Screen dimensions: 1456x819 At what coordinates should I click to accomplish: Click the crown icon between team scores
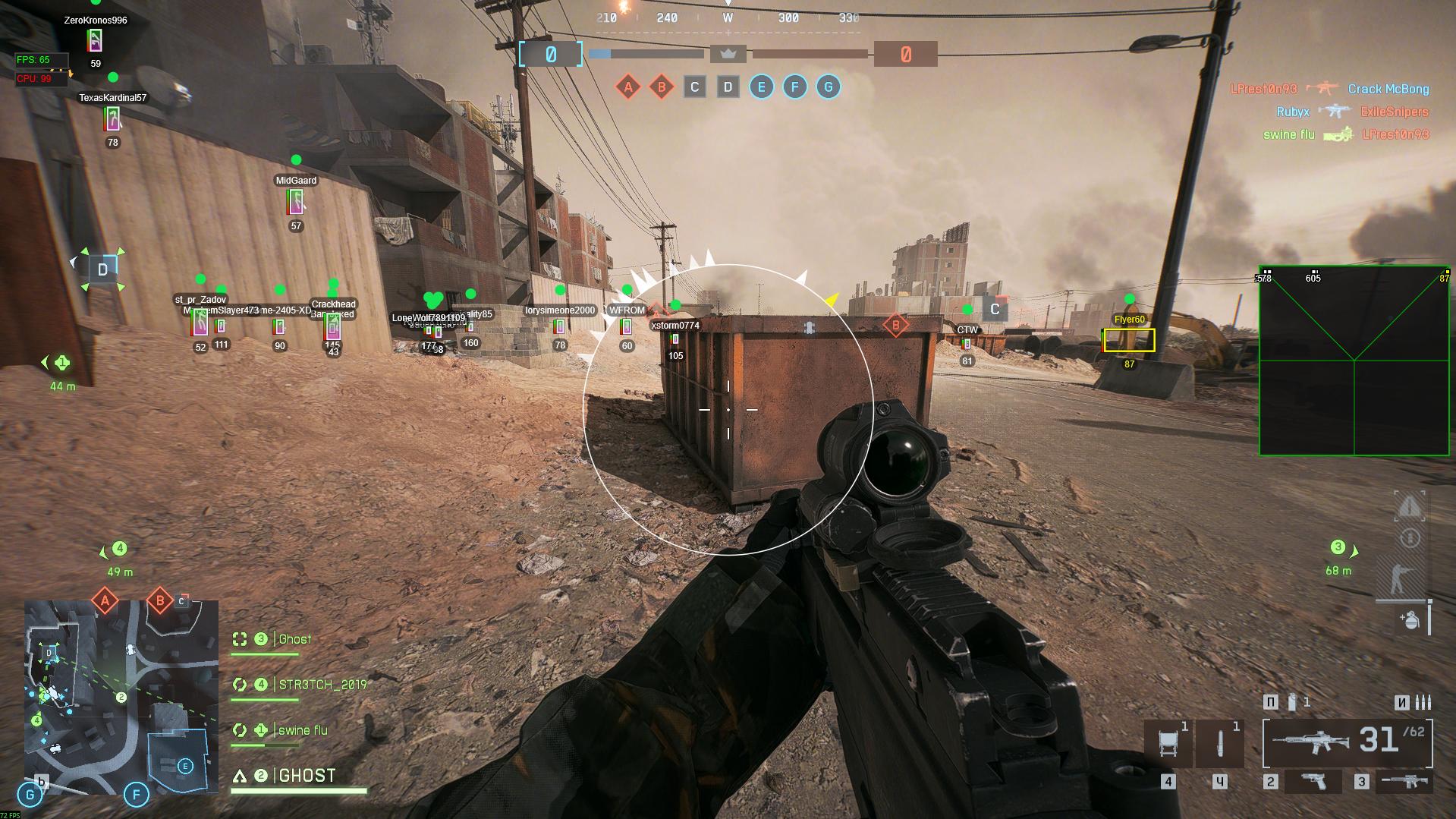(x=728, y=54)
